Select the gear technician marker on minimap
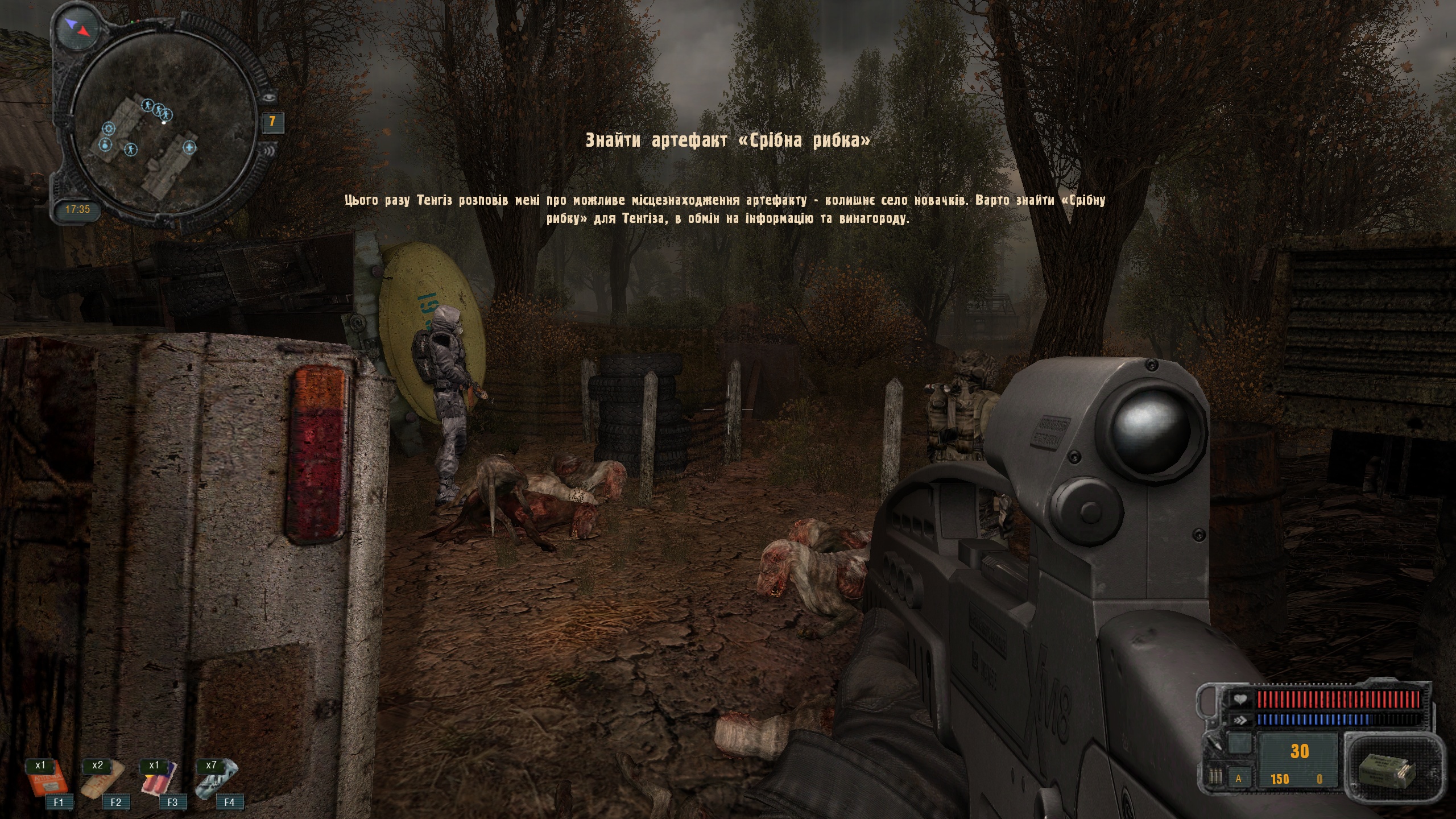This screenshot has width=1456, height=819. 109,129
